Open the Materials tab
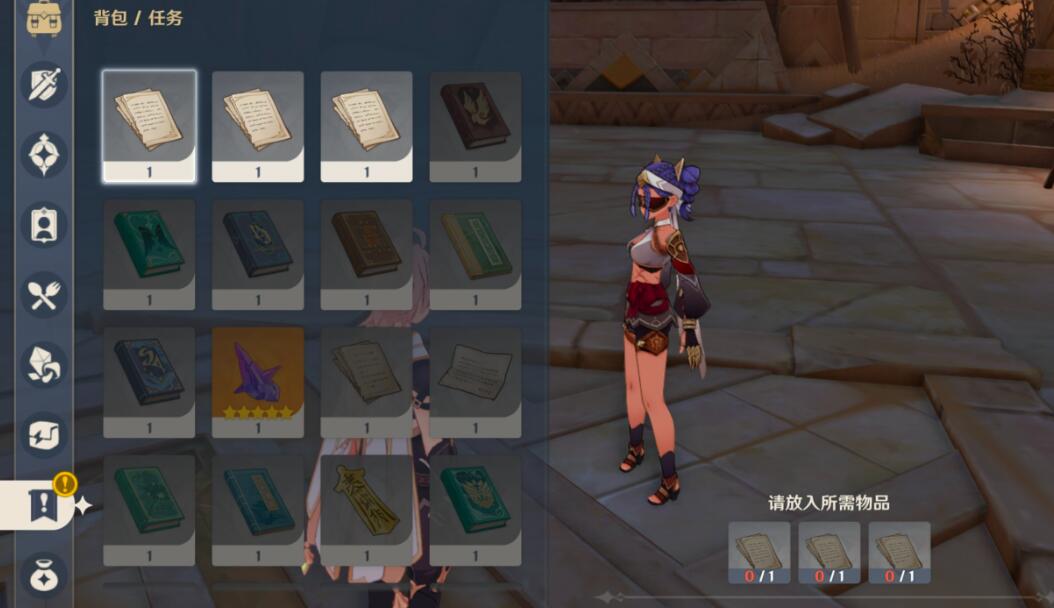Image resolution: width=1054 pixels, height=608 pixels. tap(44, 364)
